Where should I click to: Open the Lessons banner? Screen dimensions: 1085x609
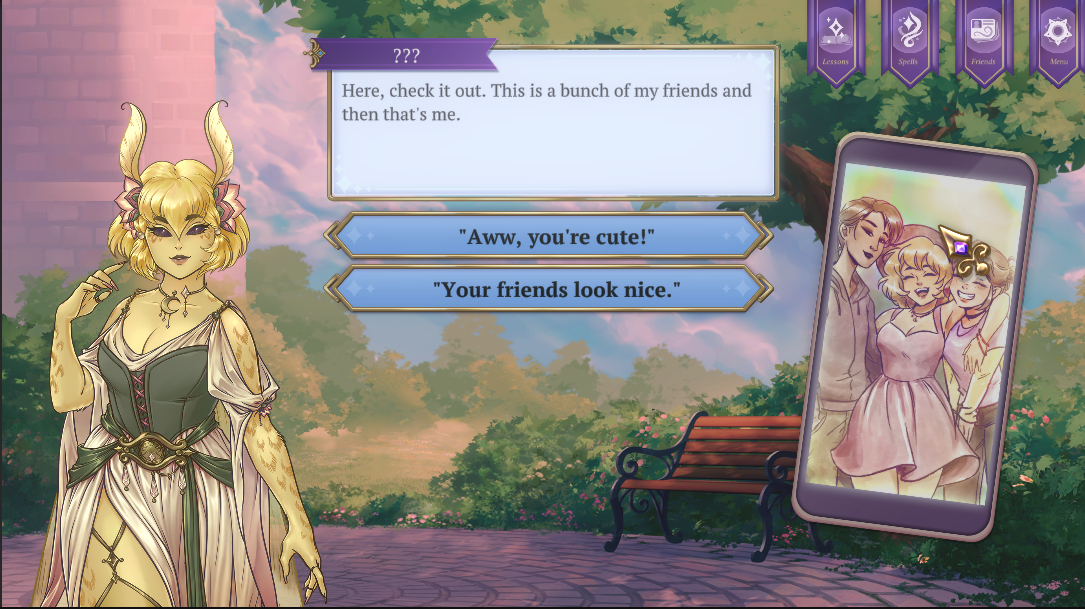(835, 38)
